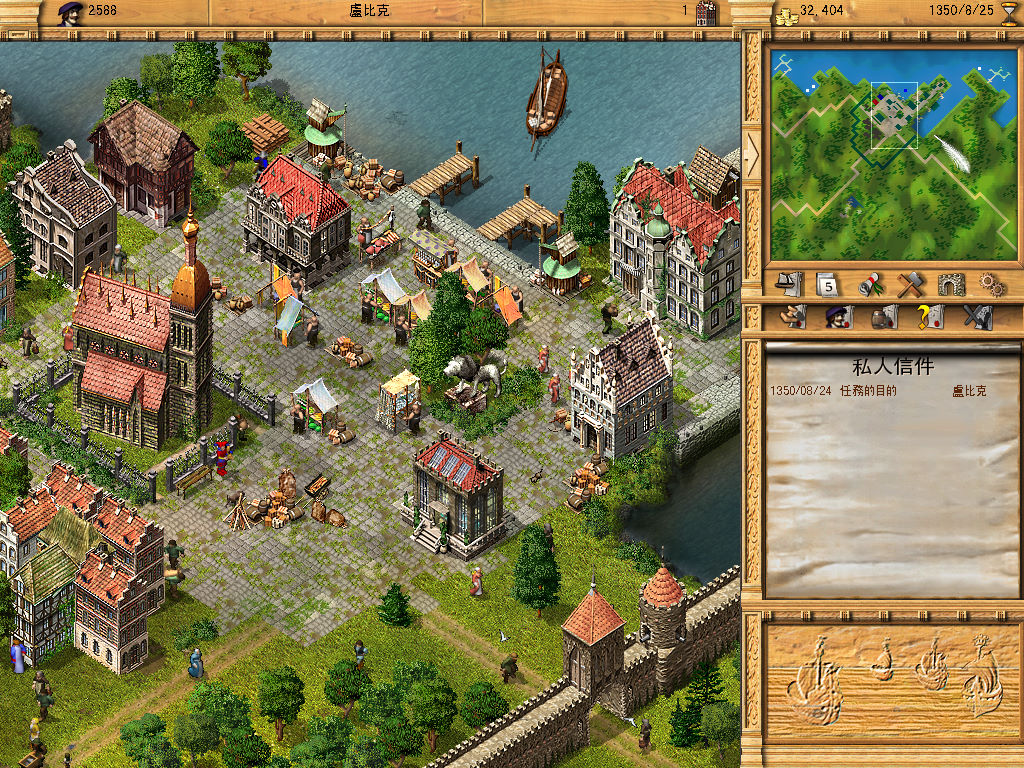This screenshot has height=768, width=1024.
Task: Select the rolled scroll with red ribbon icon
Action: [869, 285]
